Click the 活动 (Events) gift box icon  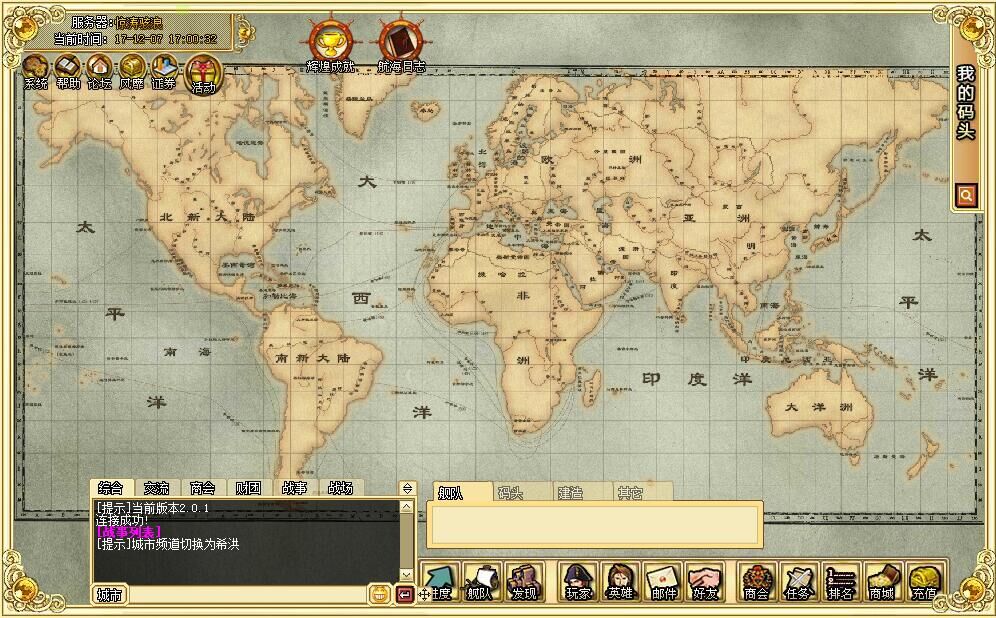point(203,73)
